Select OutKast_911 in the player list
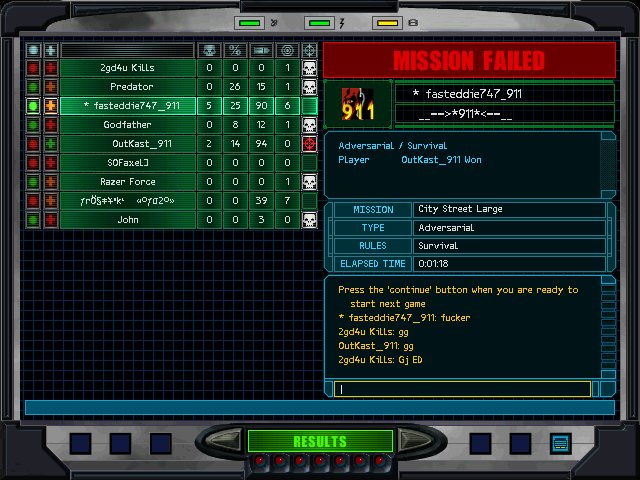This screenshot has width=640, height=480. 127,144
